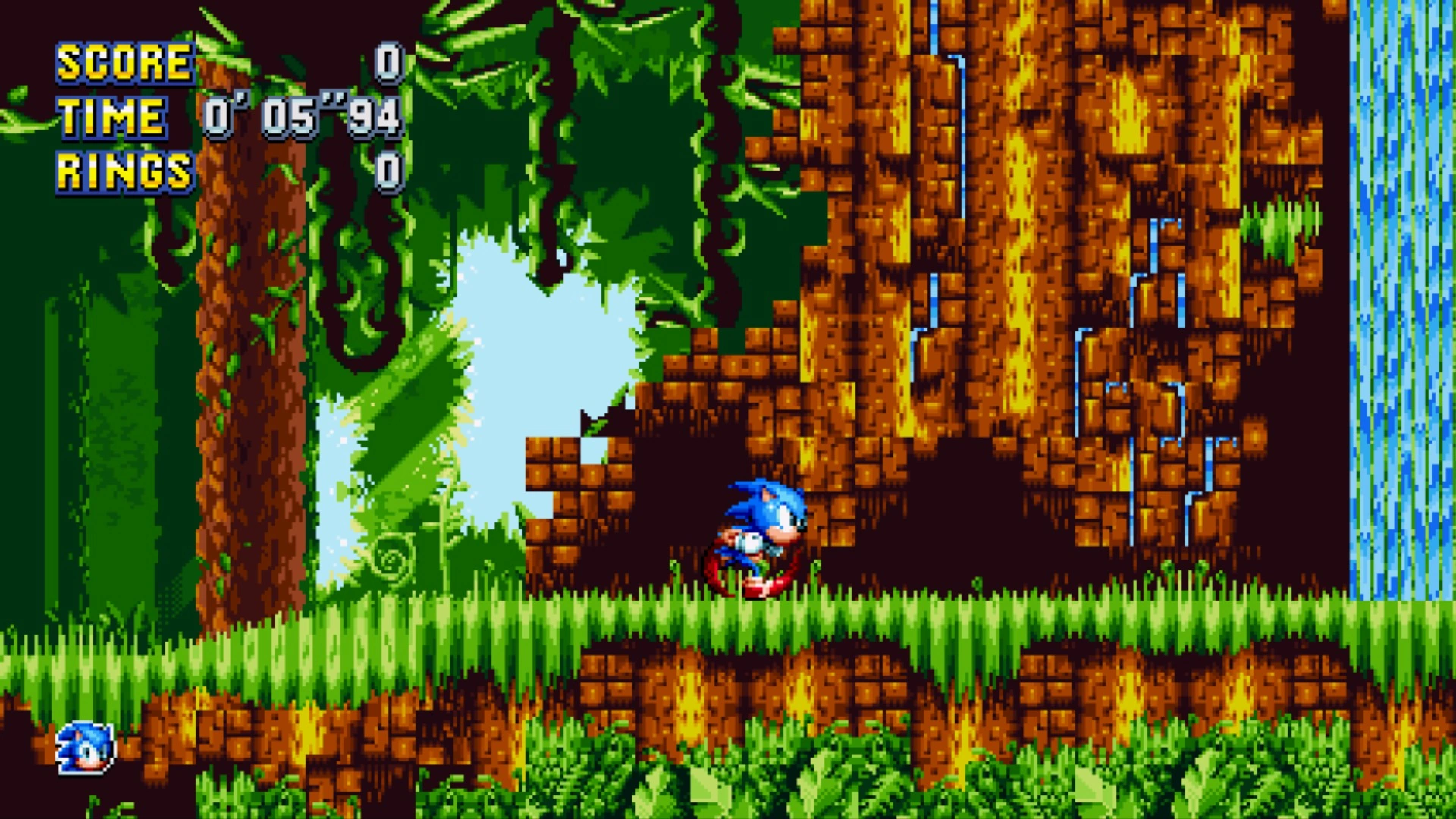This screenshot has width=1456, height=819.
Task: Click the spiral vine decoration near the tree
Action: tap(394, 559)
